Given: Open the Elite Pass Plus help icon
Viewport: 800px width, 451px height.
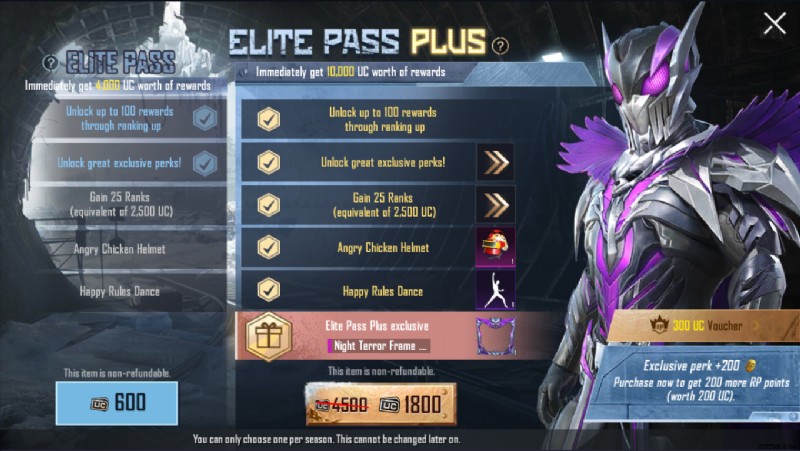Looking at the screenshot, I should point(501,45).
